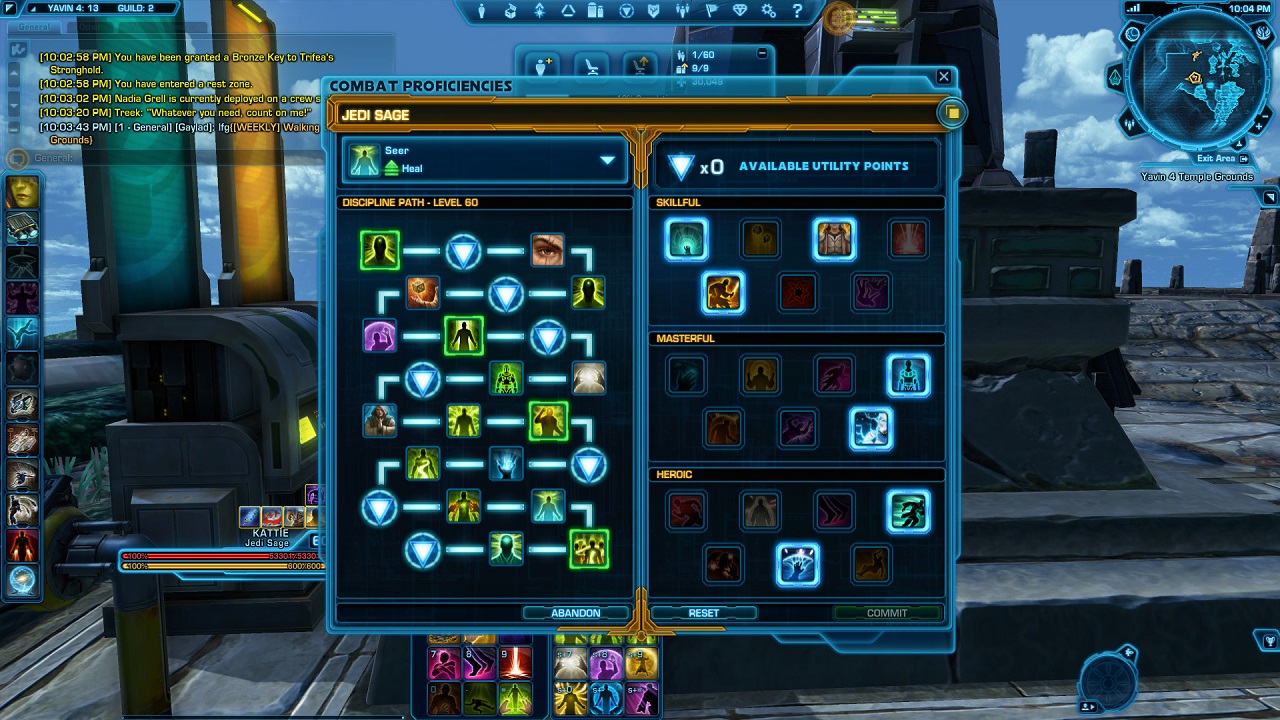Select the purple meditating figure discipline icon
This screenshot has height=720, width=1280.
[380, 336]
